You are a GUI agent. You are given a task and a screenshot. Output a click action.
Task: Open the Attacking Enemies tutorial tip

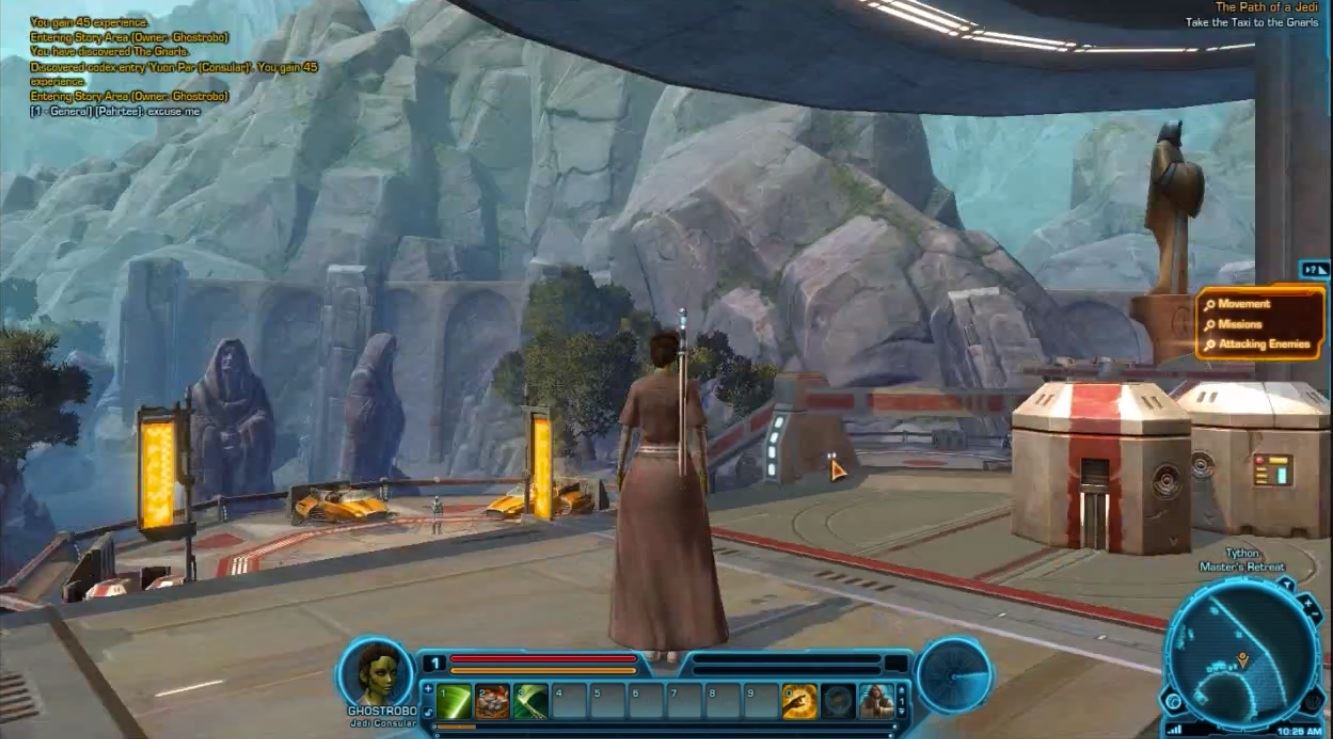pyautogui.click(x=1263, y=344)
